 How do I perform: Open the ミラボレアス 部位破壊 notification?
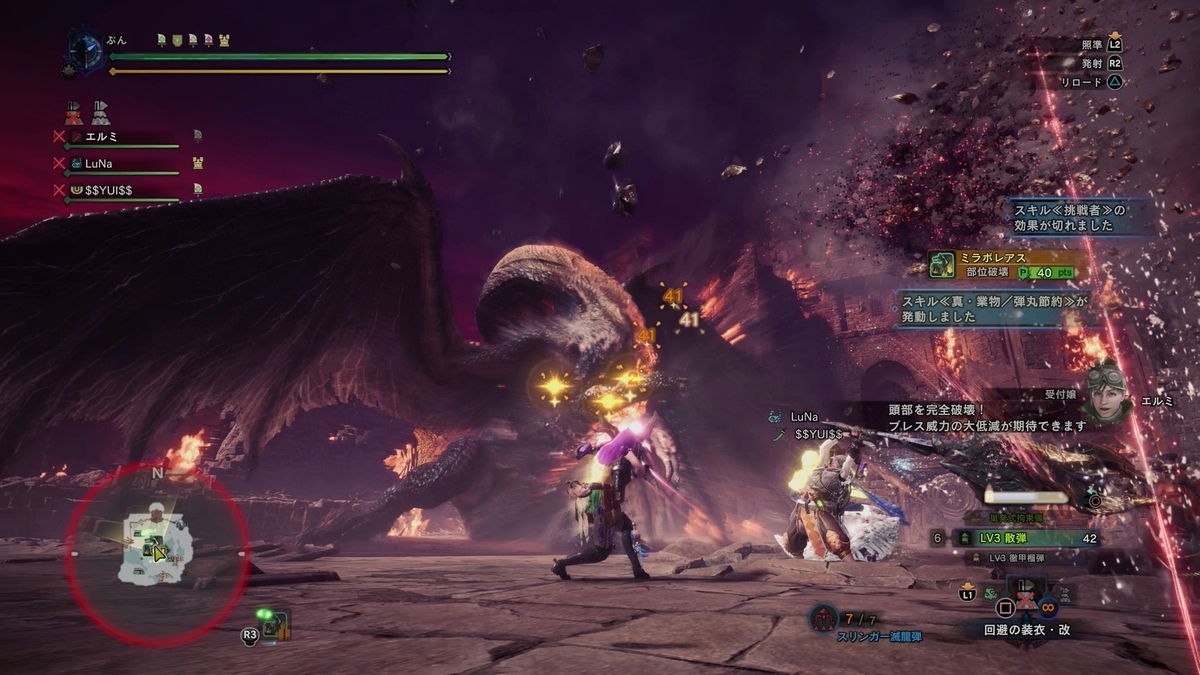coord(1002,264)
